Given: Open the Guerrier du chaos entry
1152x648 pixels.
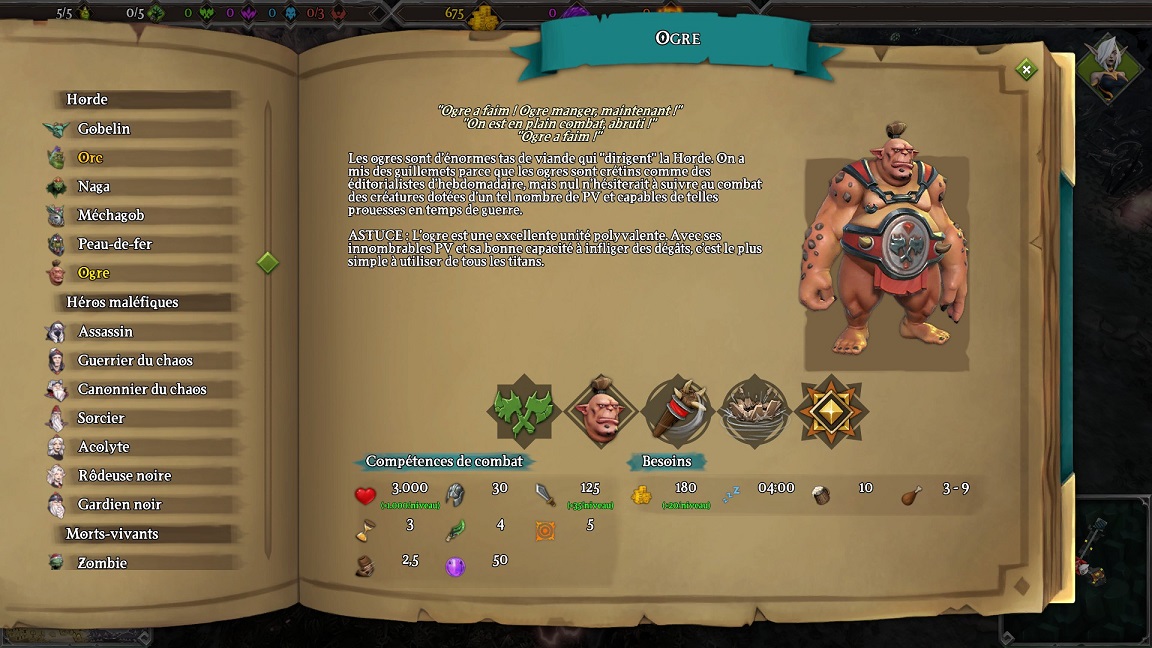Looking at the screenshot, I should pyautogui.click(x=135, y=361).
